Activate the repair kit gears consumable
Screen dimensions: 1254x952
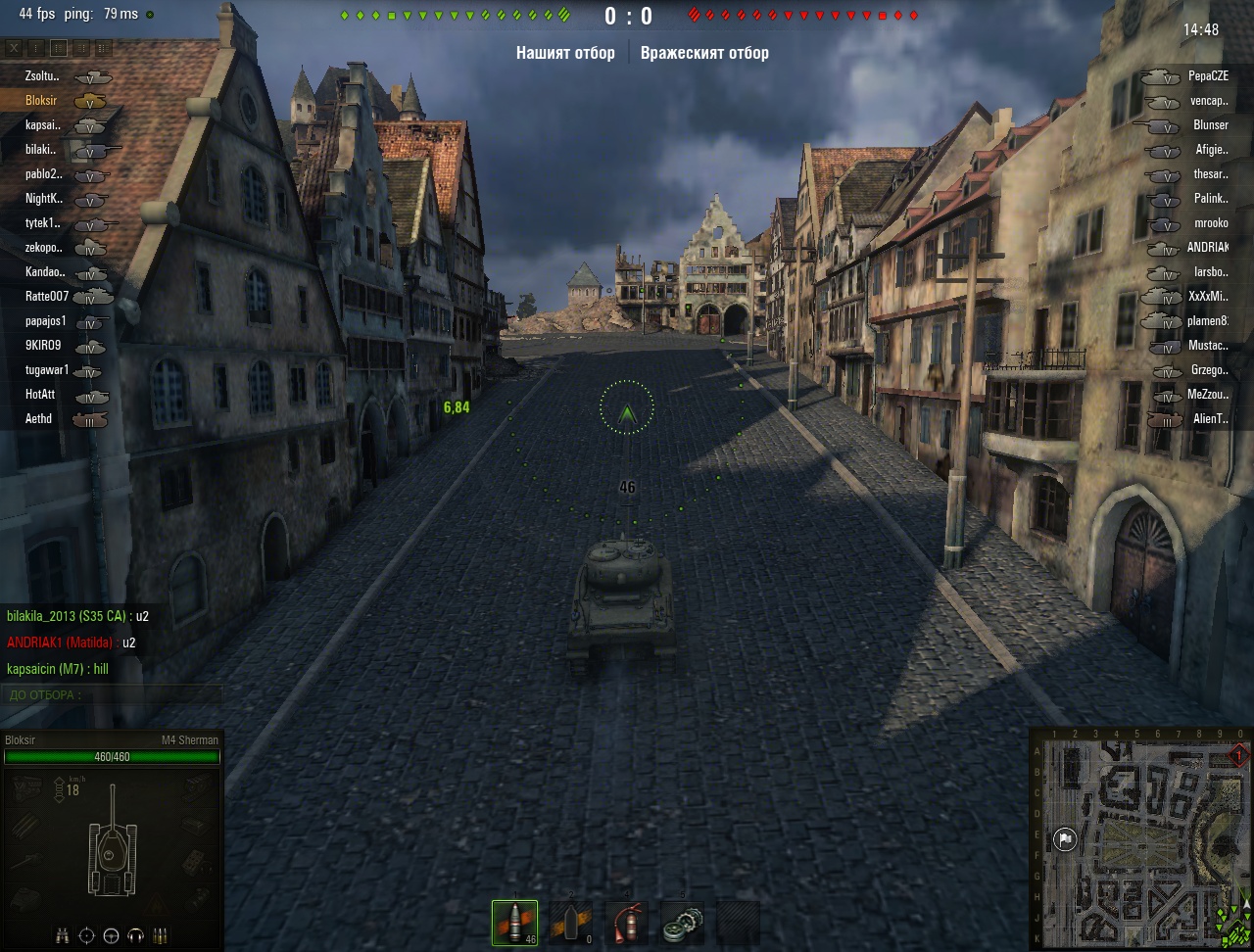click(682, 923)
